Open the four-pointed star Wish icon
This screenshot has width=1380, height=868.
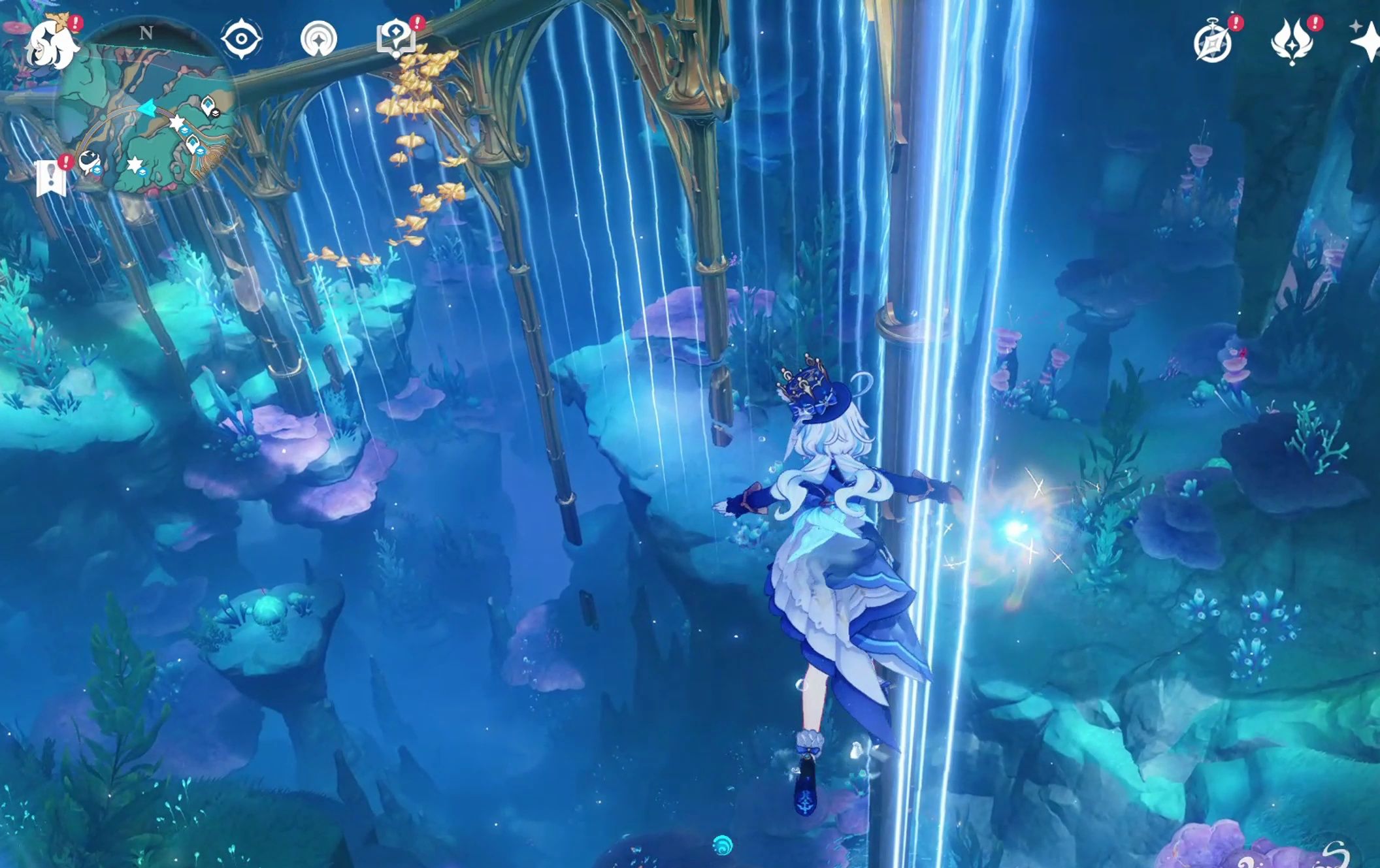coord(1366,43)
